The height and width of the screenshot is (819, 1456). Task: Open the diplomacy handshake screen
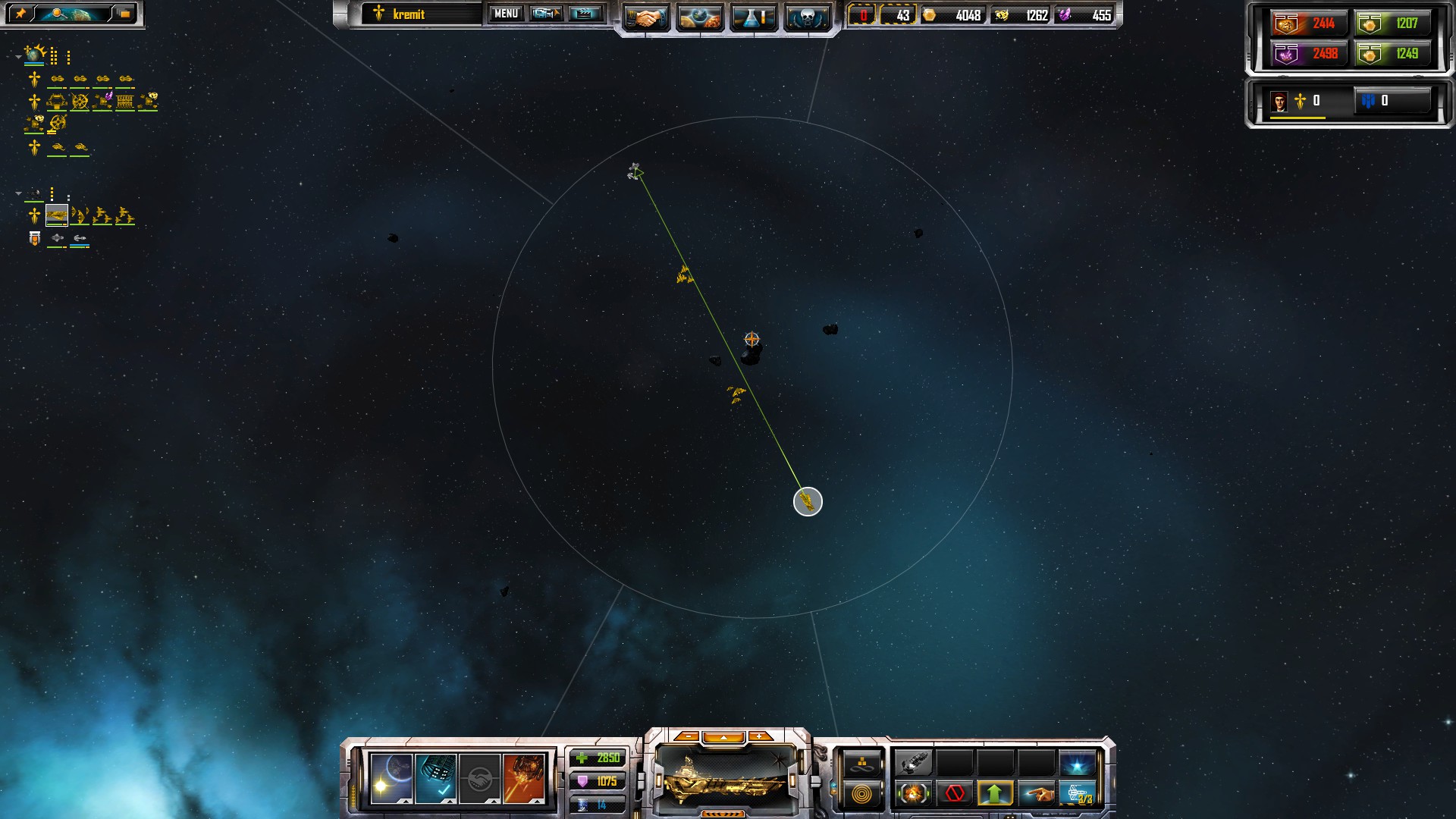pos(646,17)
